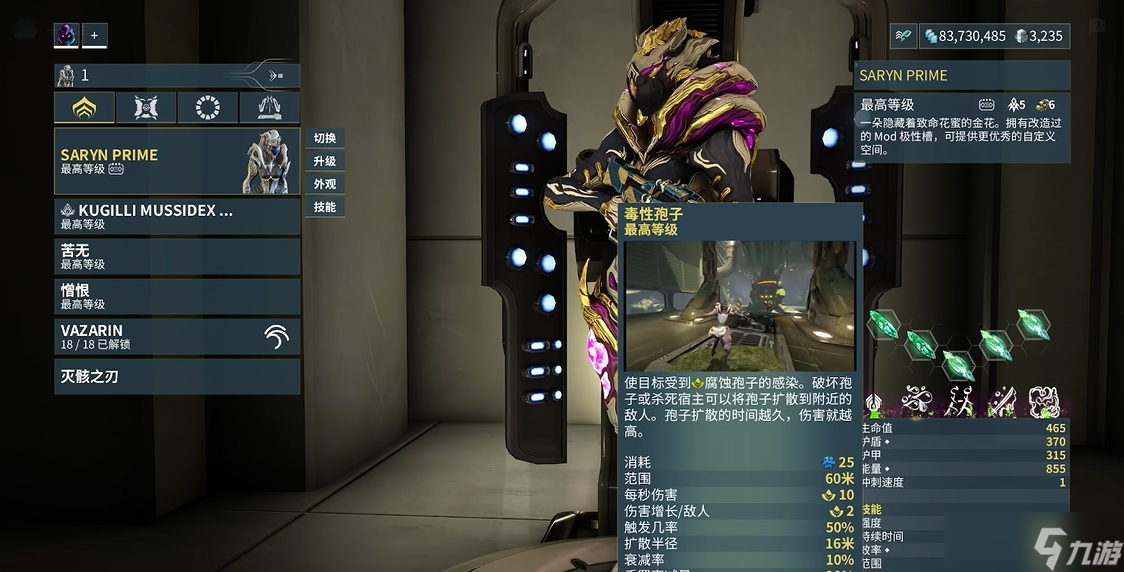Viewport: 1124px width, 572px height.
Task: Select the Toxic Lash ability icon
Action: (1001, 402)
